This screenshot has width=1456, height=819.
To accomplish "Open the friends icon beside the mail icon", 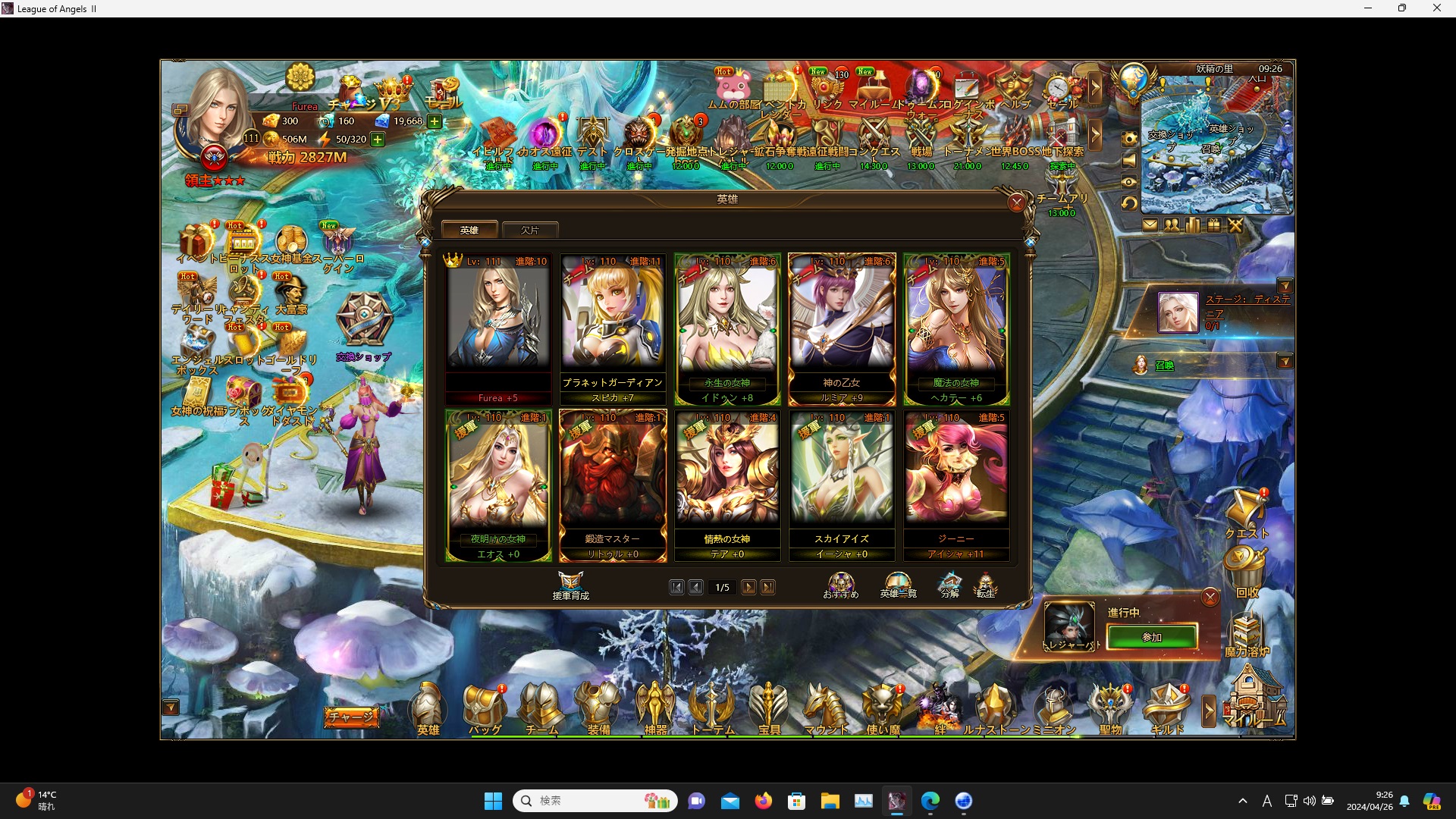I will [1172, 224].
